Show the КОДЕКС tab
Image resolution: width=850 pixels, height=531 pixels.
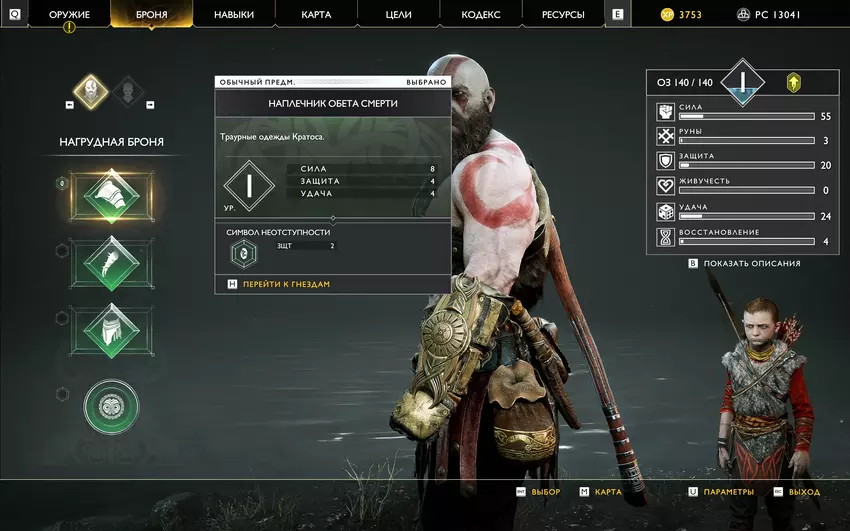[481, 15]
